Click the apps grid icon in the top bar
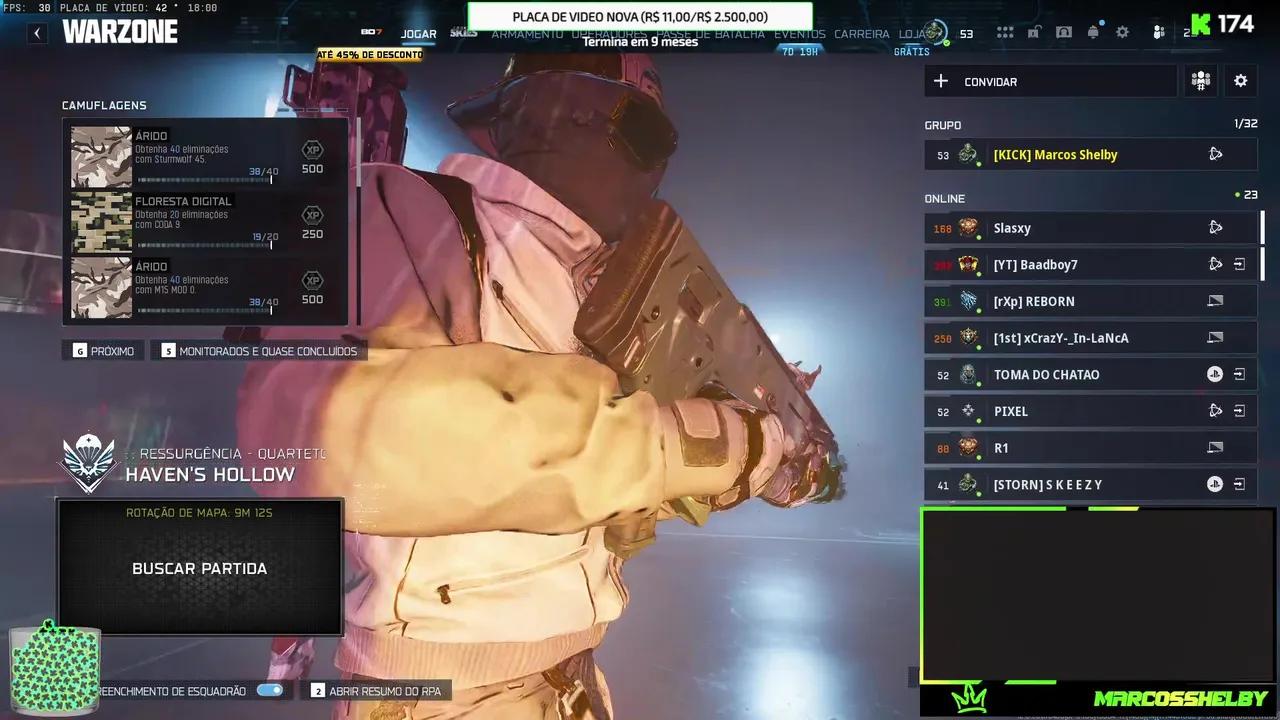This screenshot has height=720, width=1280. coord(1005,32)
